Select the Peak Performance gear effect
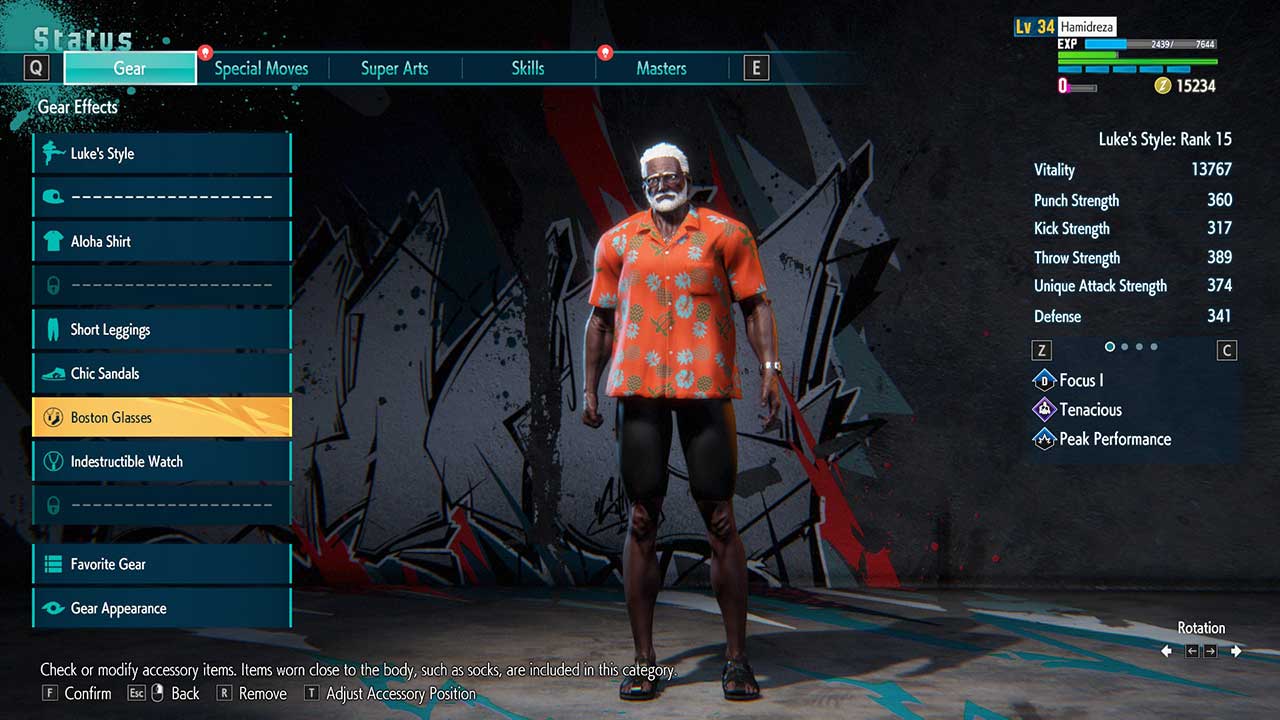Screen dimensions: 1280x720 pyautogui.click(x=1113, y=438)
